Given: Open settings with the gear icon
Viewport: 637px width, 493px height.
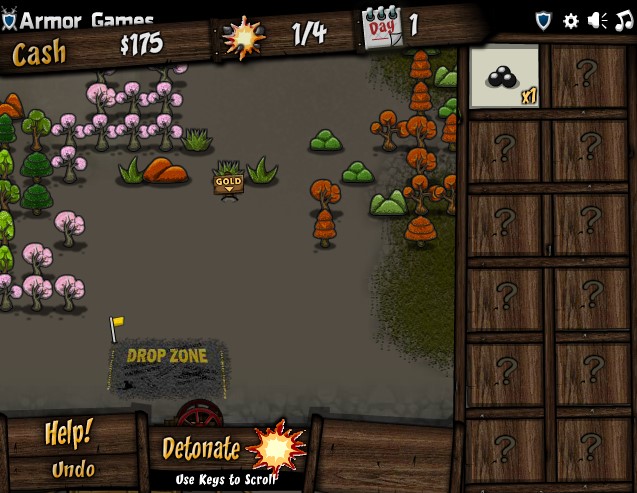Looking at the screenshot, I should click(x=571, y=20).
